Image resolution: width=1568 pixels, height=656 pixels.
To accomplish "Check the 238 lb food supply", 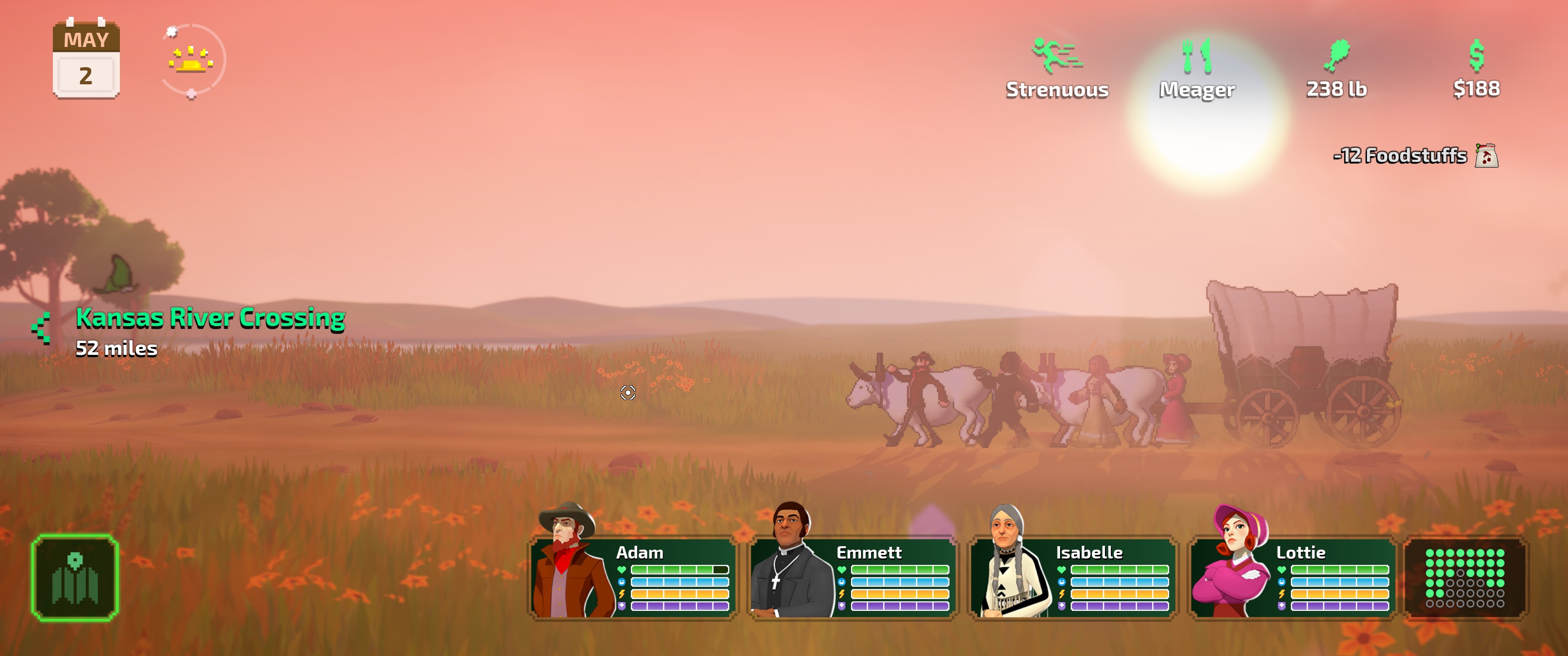I will coord(1337,69).
